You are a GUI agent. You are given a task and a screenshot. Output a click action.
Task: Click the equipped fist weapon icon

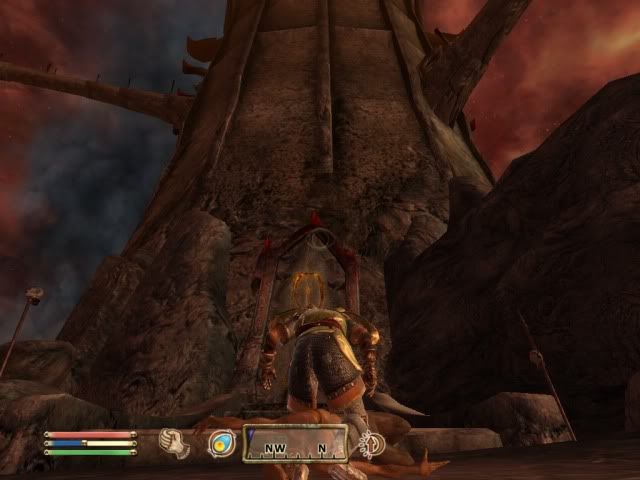coord(177,443)
